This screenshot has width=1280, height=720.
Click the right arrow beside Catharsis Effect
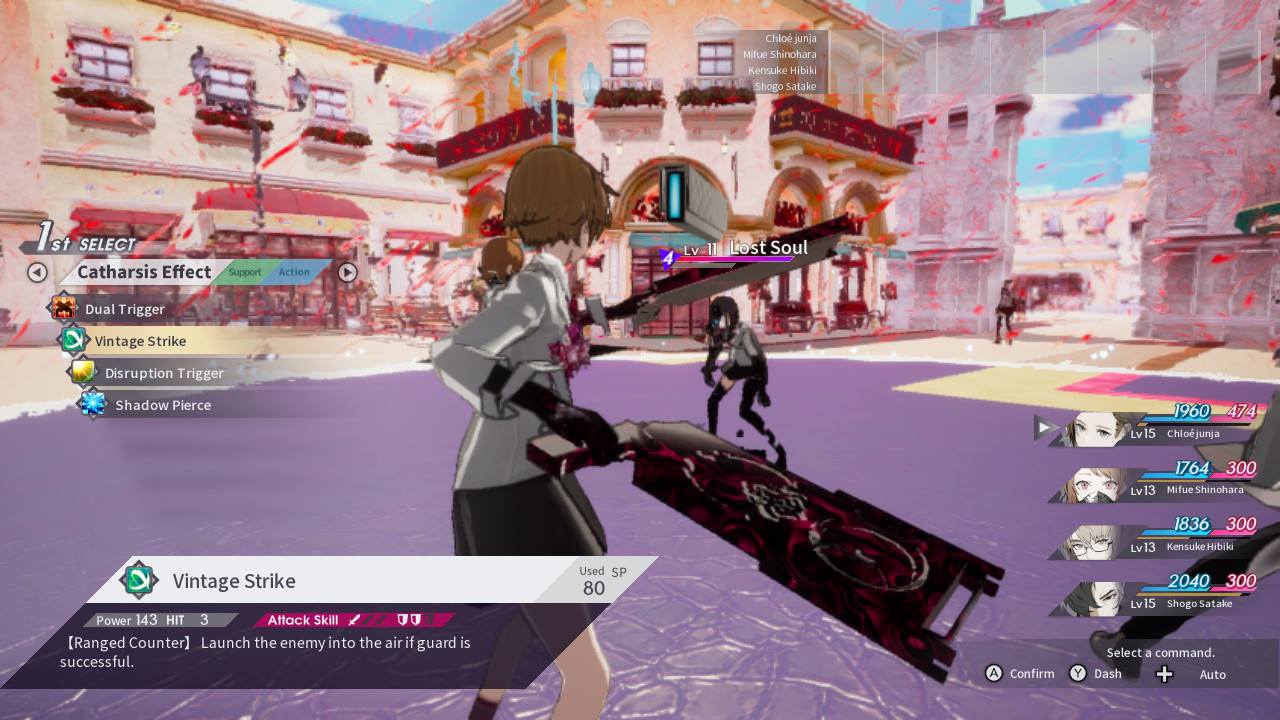tap(347, 272)
